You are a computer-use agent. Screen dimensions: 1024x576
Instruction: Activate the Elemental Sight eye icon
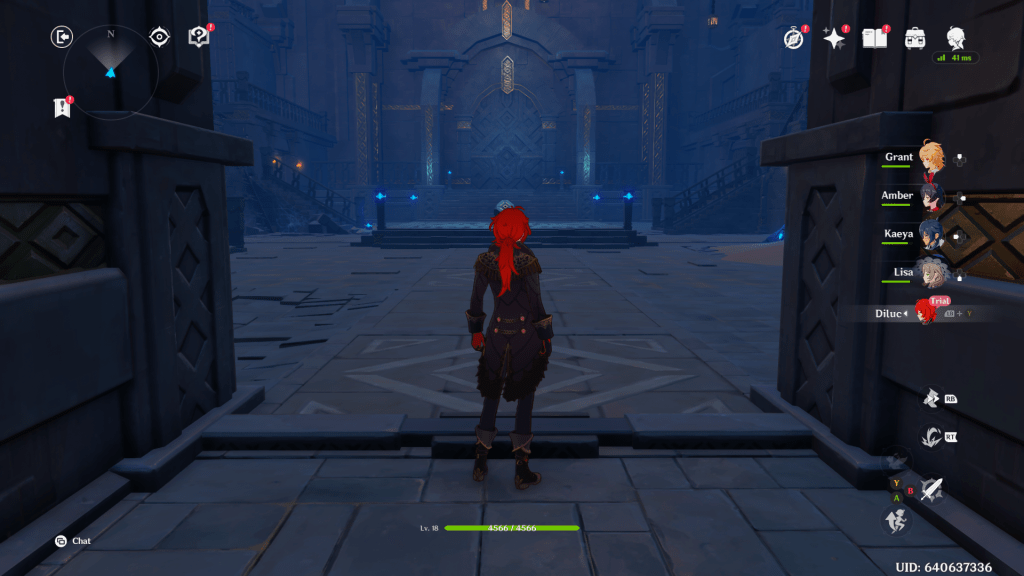(159, 37)
